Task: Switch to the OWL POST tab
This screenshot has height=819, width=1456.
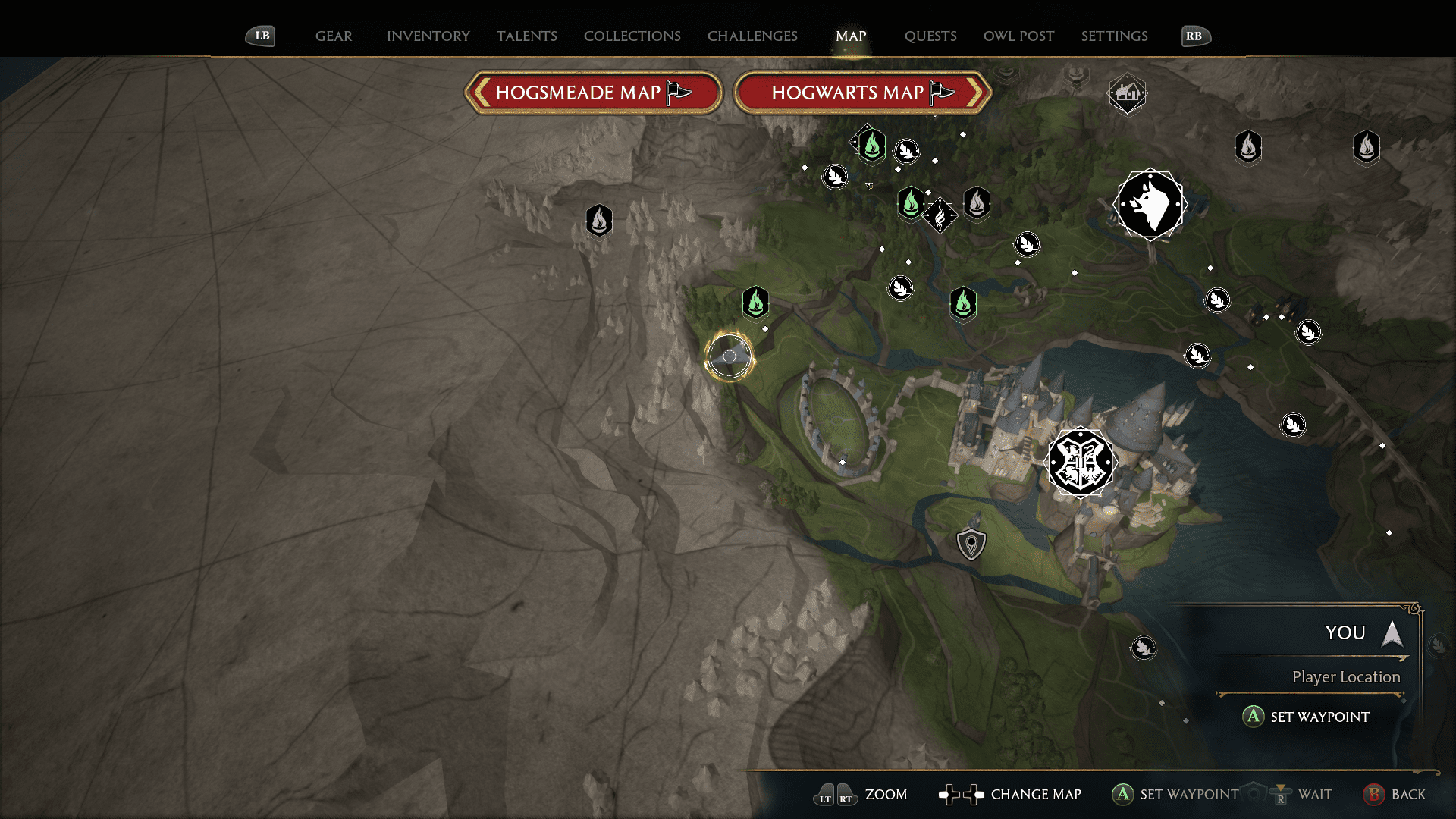Action: [1018, 36]
